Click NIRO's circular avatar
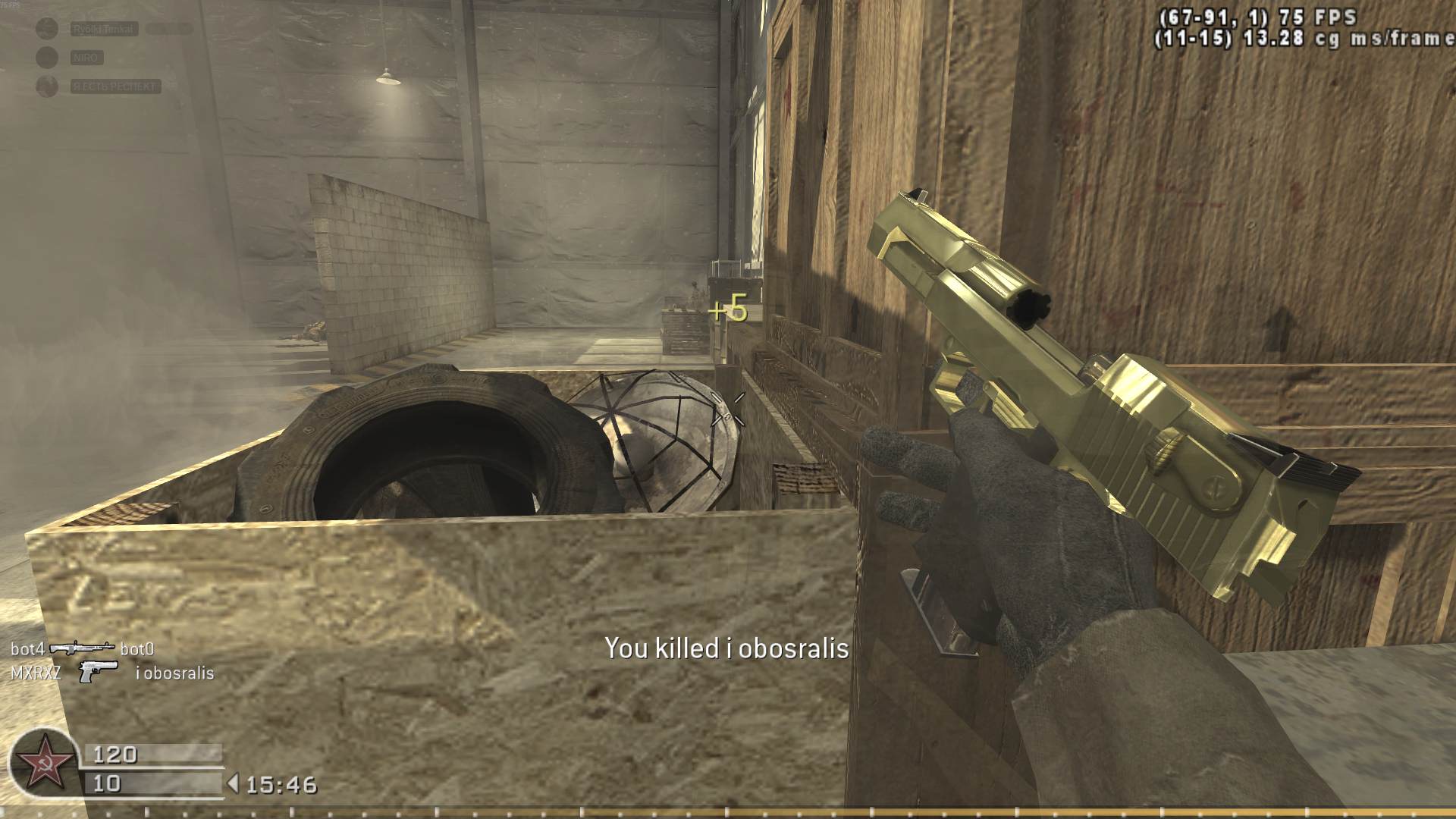 click(45, 58)
